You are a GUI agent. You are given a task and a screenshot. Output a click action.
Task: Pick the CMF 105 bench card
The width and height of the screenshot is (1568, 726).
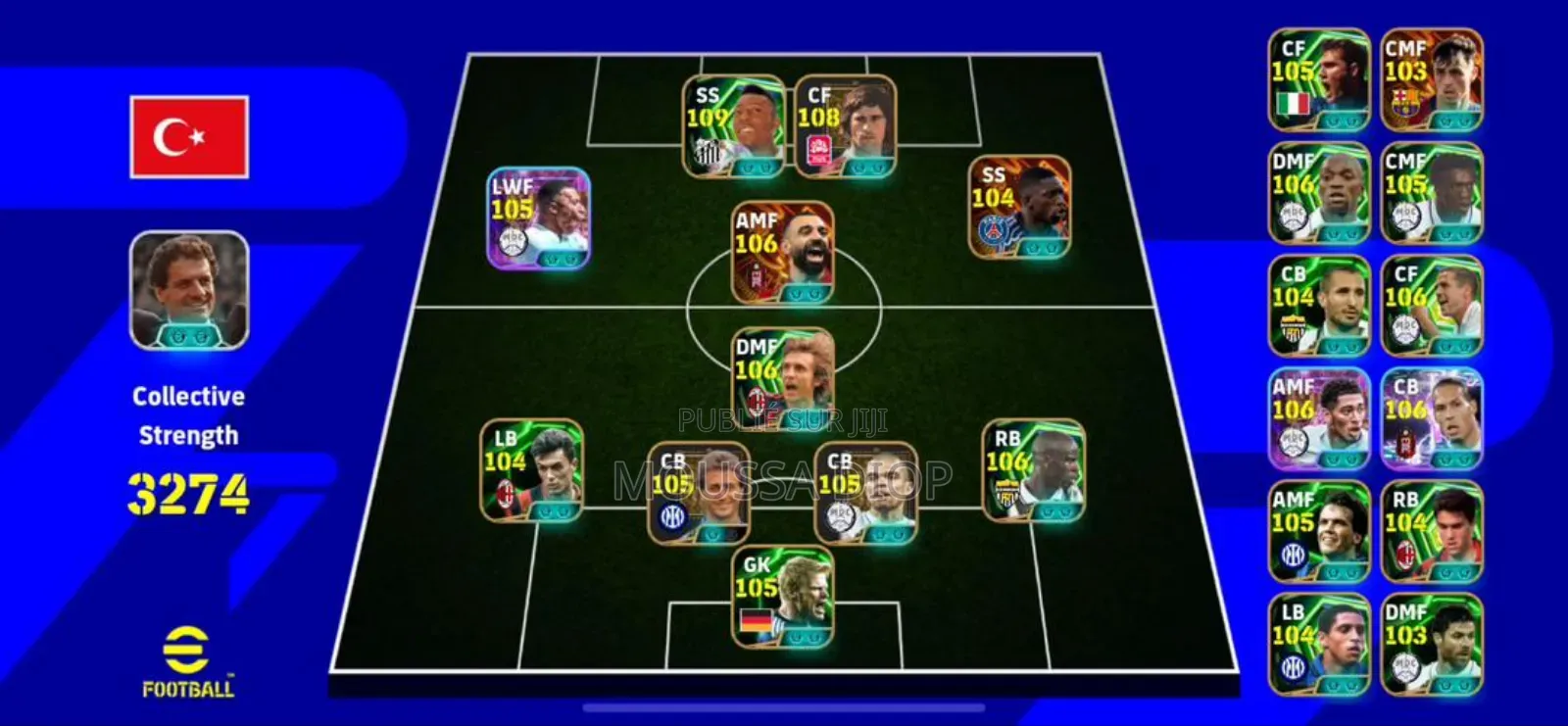pyautogui.click(x=1432, y=193)
